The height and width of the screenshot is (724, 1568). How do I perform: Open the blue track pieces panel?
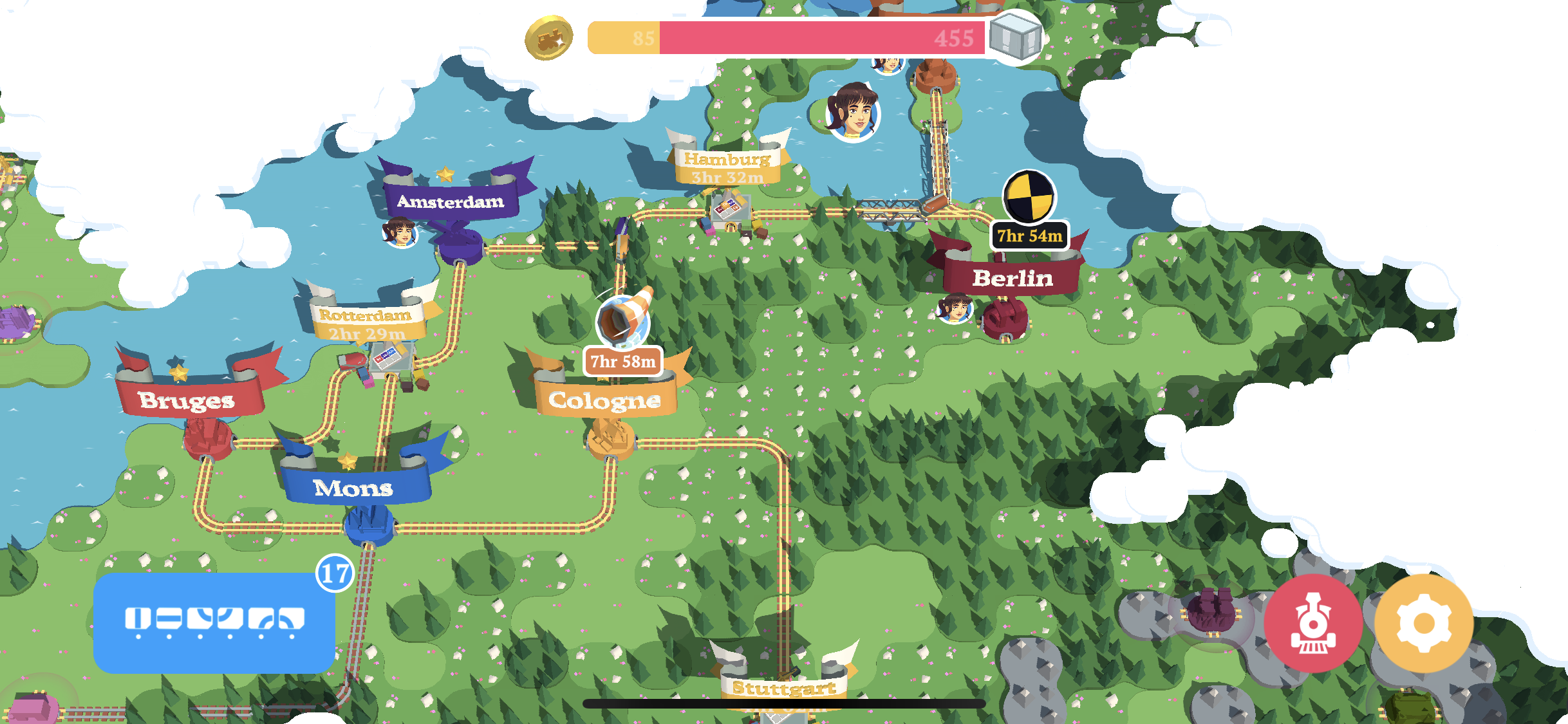coord(214,622)
